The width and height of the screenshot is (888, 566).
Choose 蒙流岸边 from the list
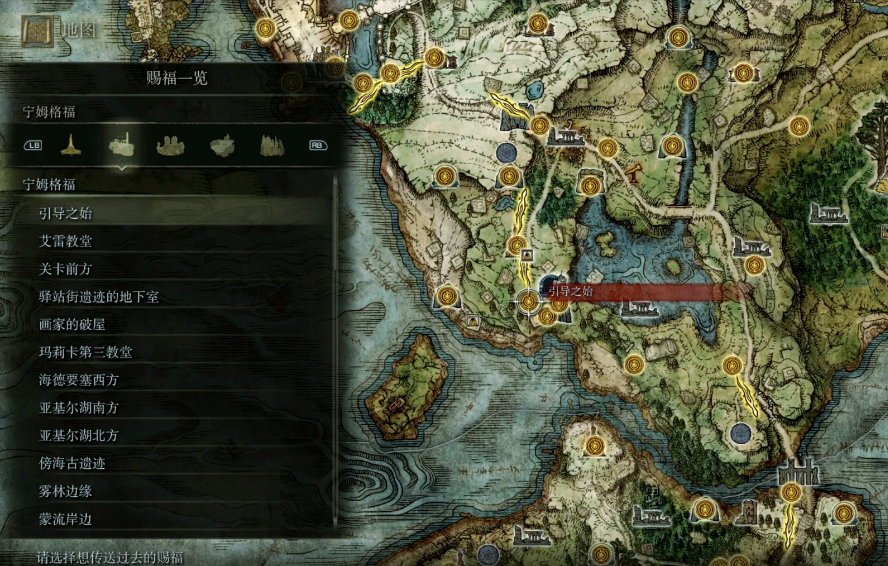66,520
